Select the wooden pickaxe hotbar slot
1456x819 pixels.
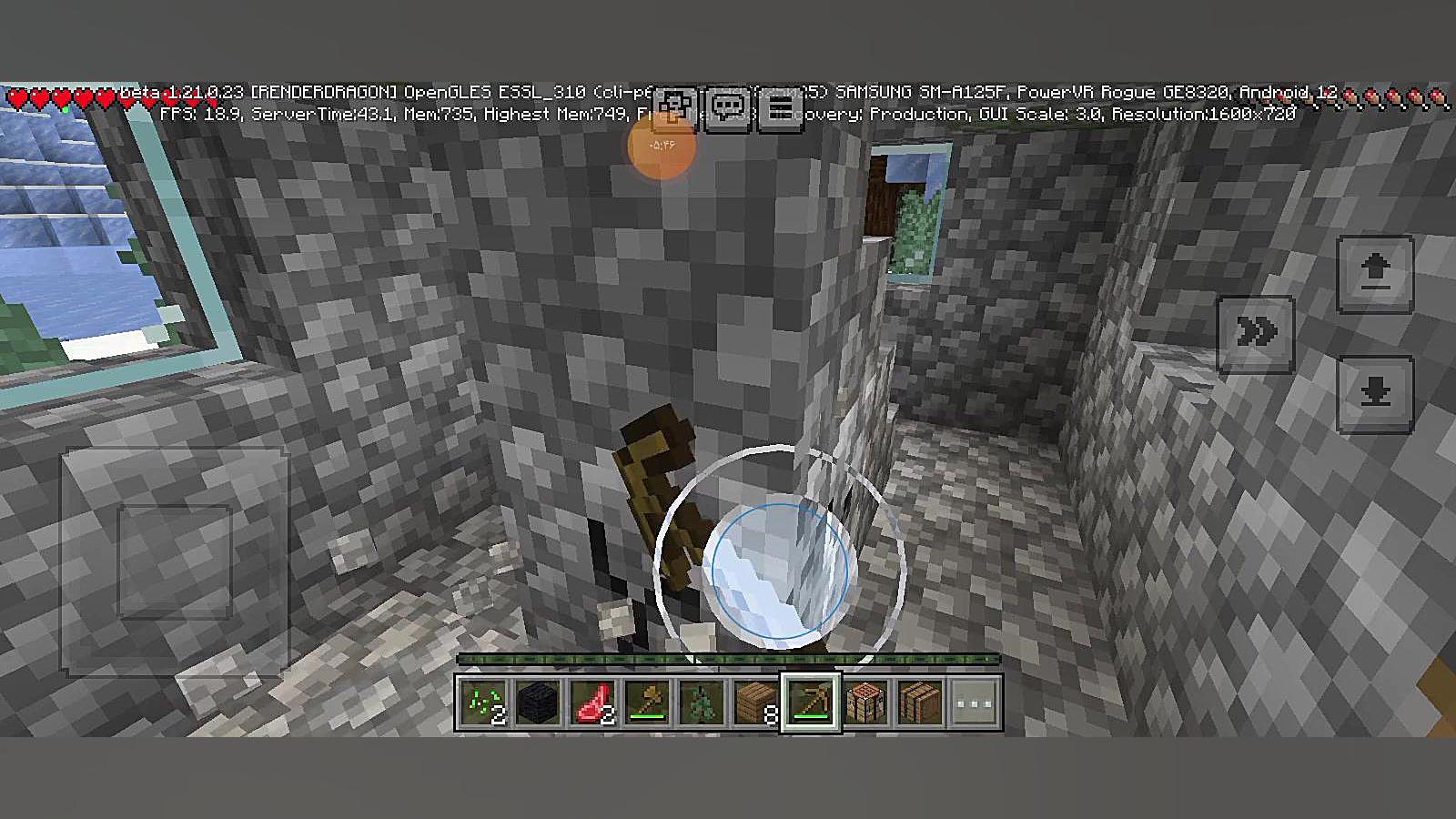(811, 703)
